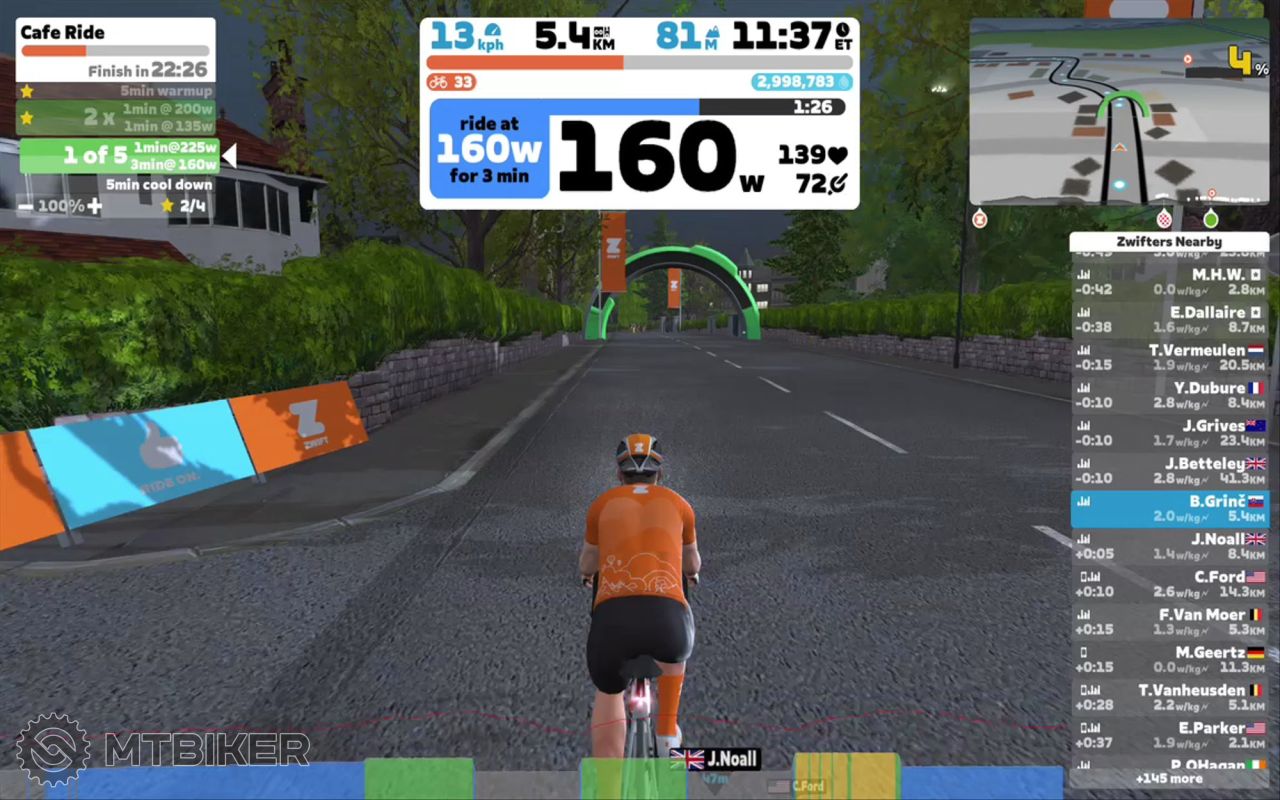1280x800 pixels.
Task: Show the +145 more riders
Action: coord(1169,778)
